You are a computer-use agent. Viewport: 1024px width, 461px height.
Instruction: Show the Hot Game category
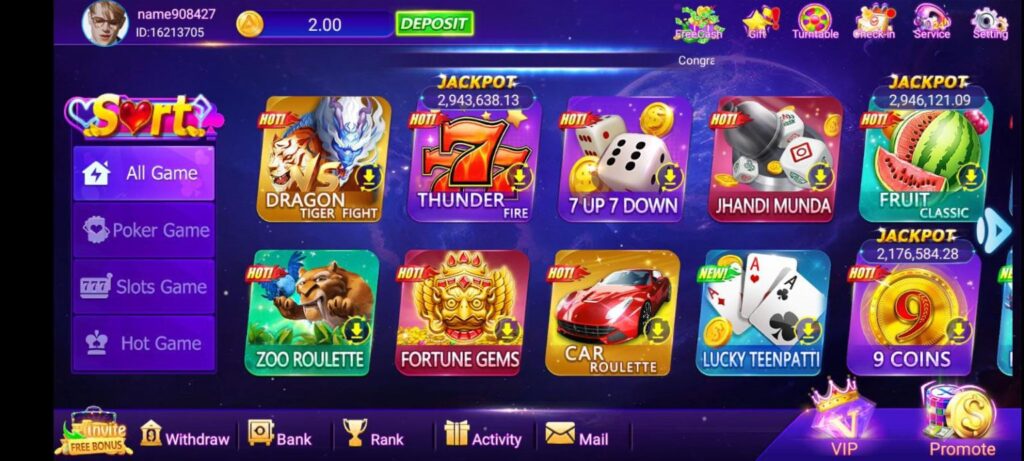click(144, 344)
